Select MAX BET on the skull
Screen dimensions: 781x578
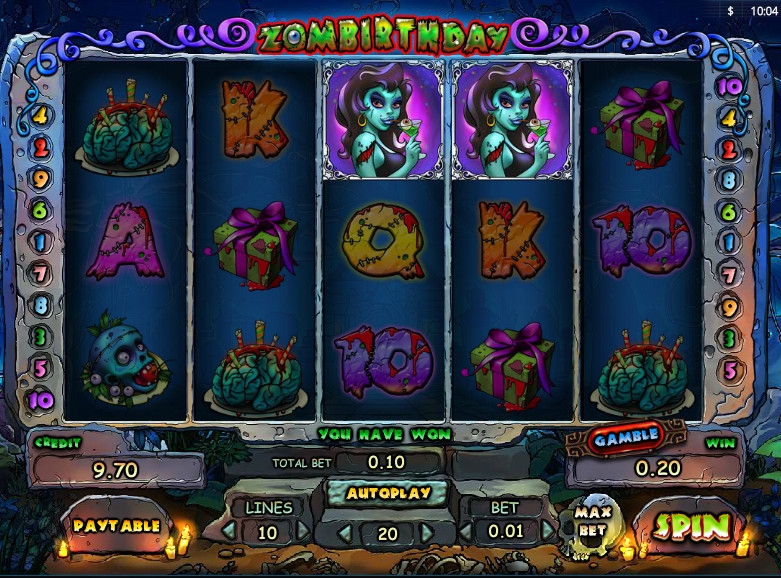592,522
